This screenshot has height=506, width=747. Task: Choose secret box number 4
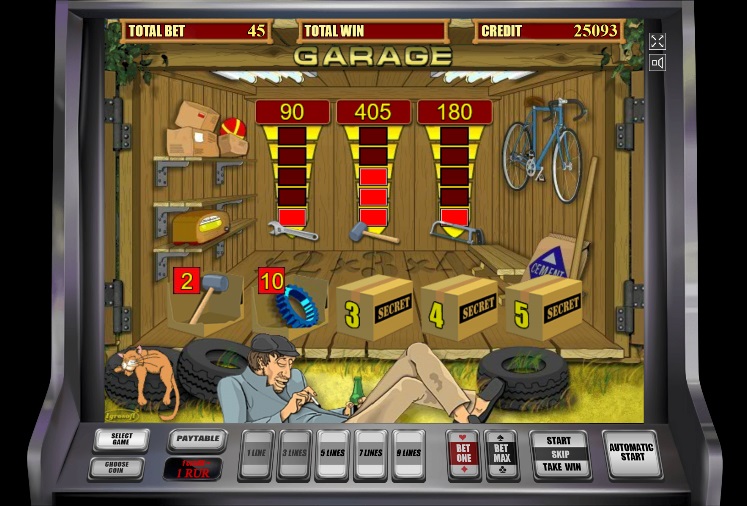[458, 307]
